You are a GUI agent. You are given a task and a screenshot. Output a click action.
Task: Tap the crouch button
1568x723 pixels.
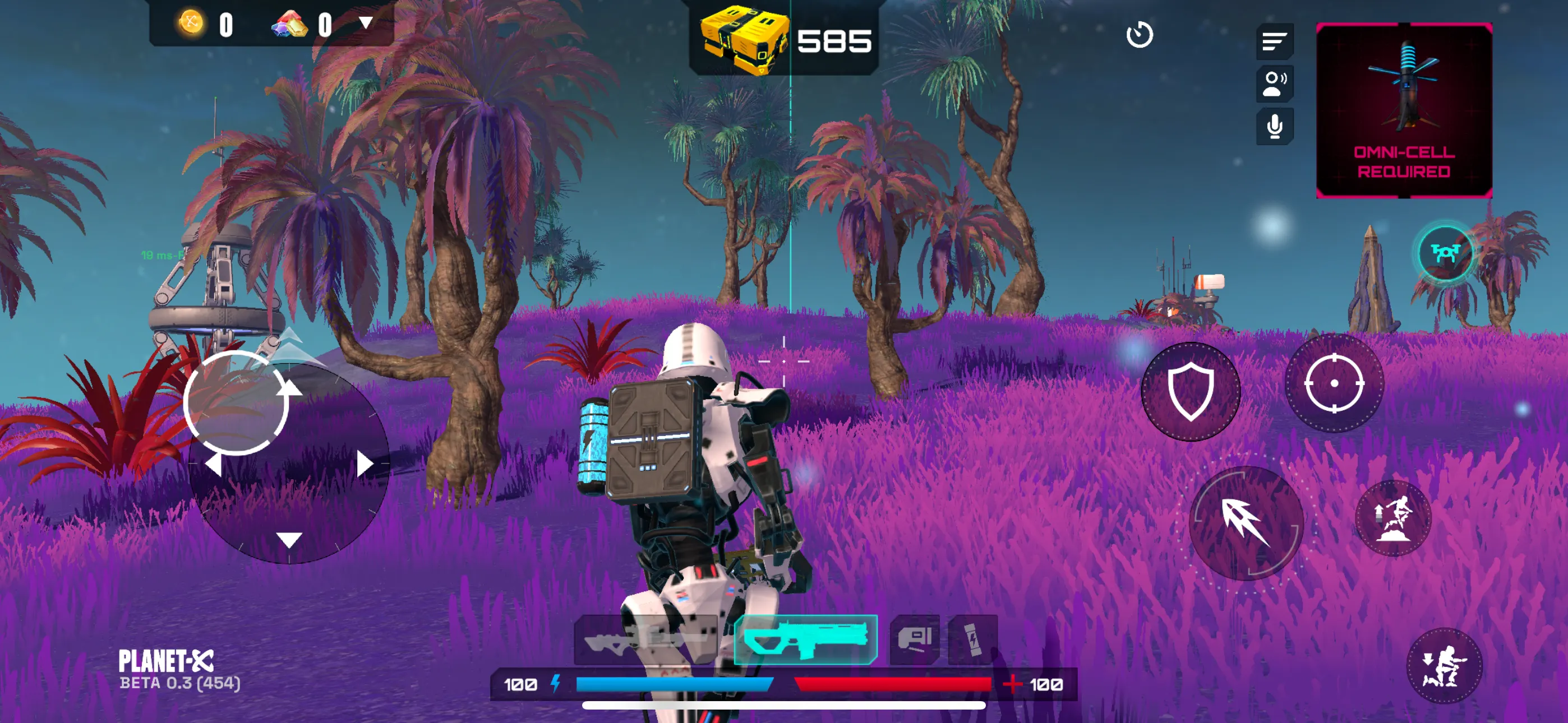1444,666
